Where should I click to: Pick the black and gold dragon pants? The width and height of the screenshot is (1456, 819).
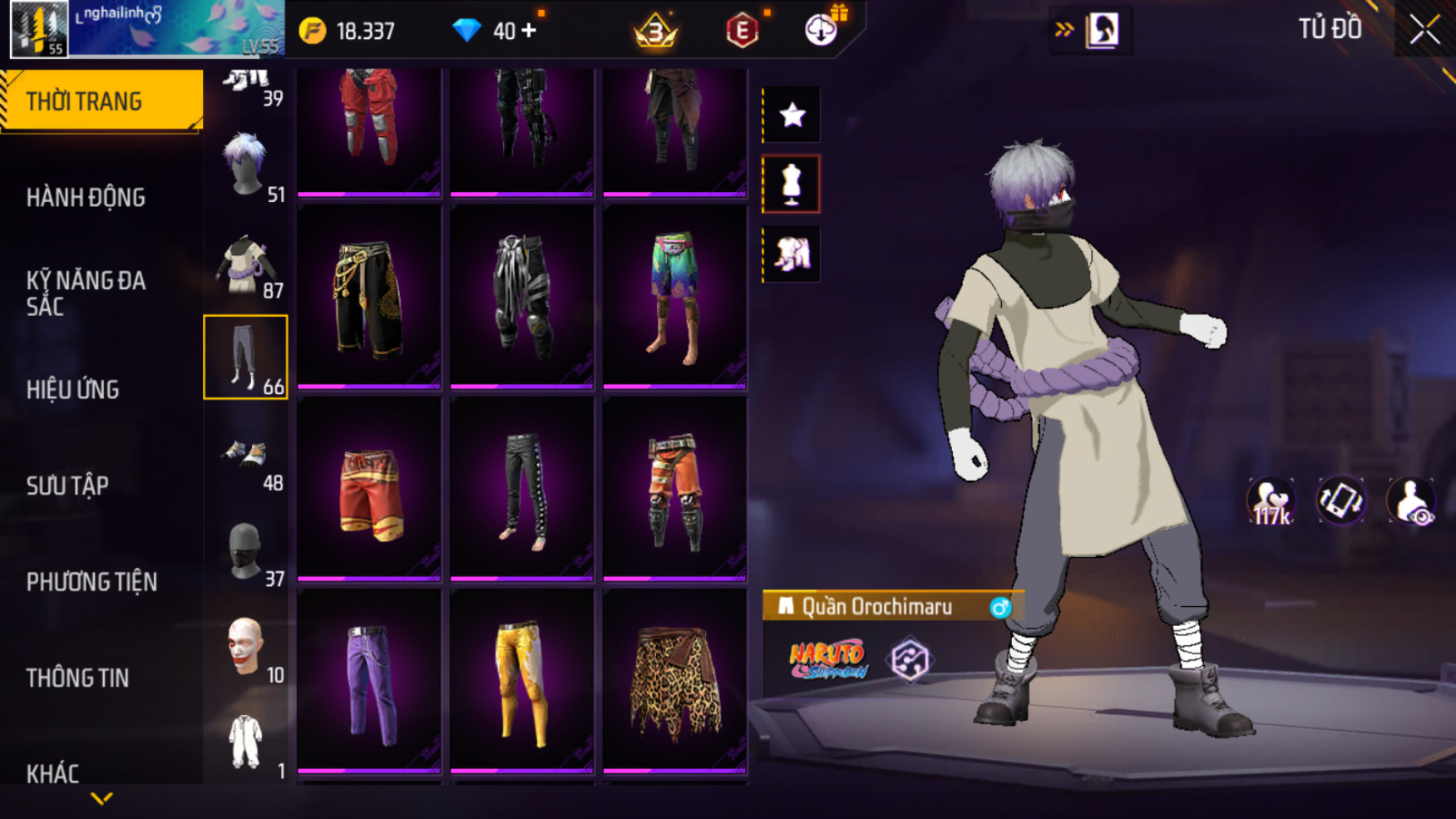click(x=369, y=297)
